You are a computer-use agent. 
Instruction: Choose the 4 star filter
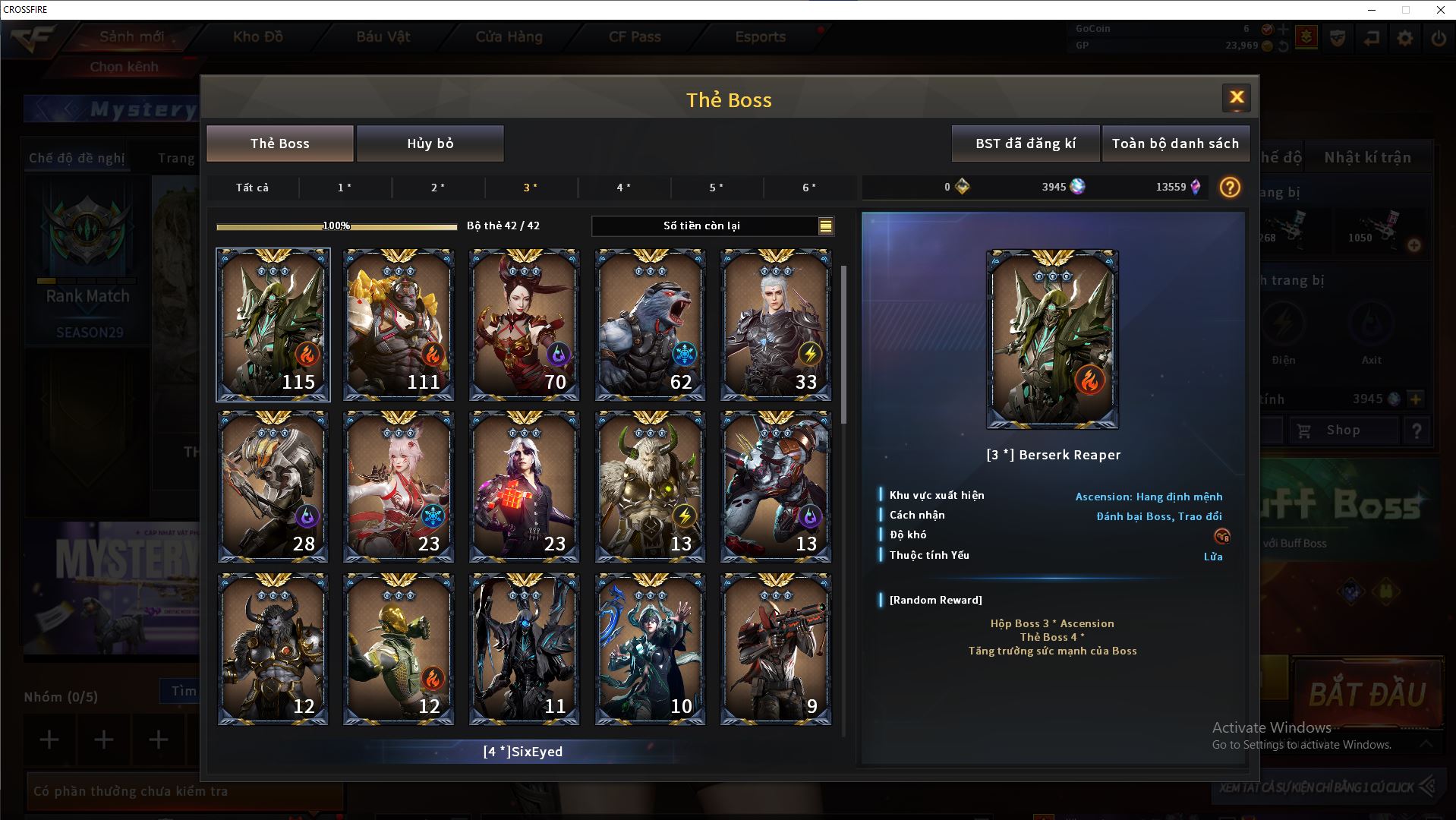[624, 188]
